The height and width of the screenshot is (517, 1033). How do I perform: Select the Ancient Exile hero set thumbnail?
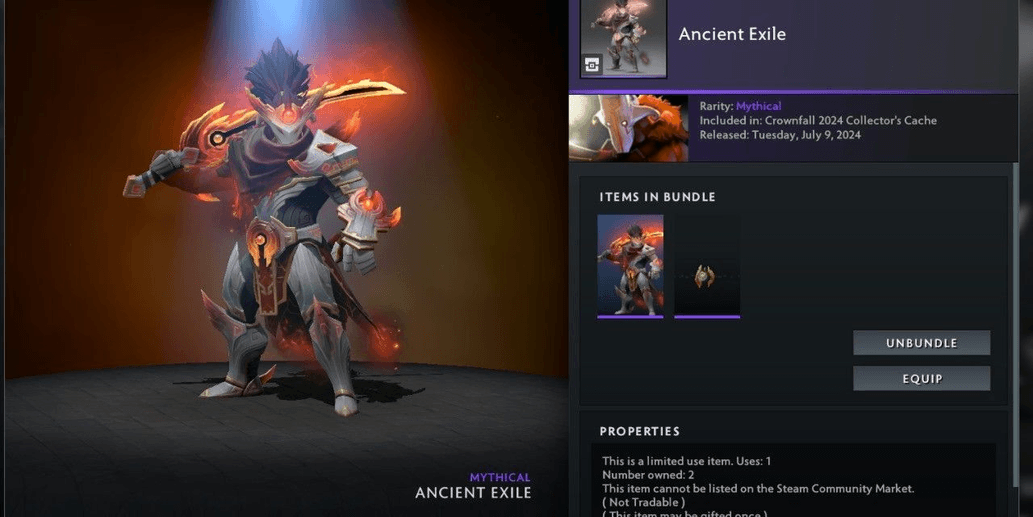coord(630,266)
